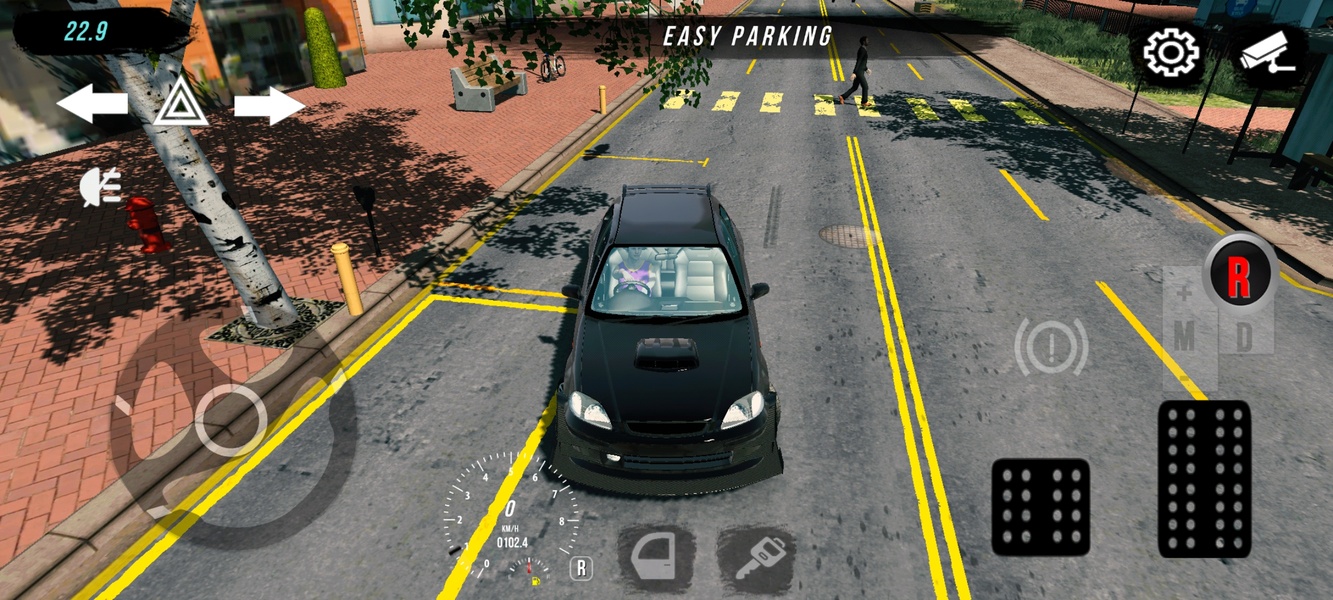Step on the gas pedal
Viewport: 1333px width, 600px height.
(1204, 478)
